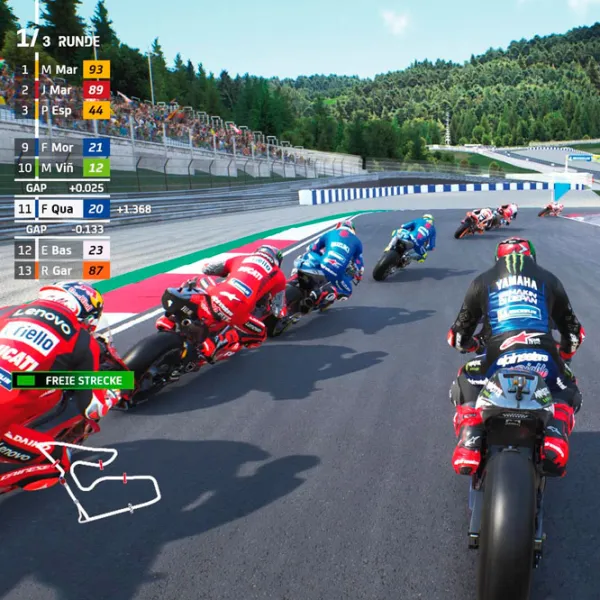Choose the R Gar standings row
The width and height of the screenshot is (600, 600).
pyautogui.click(x=62, y=270)
